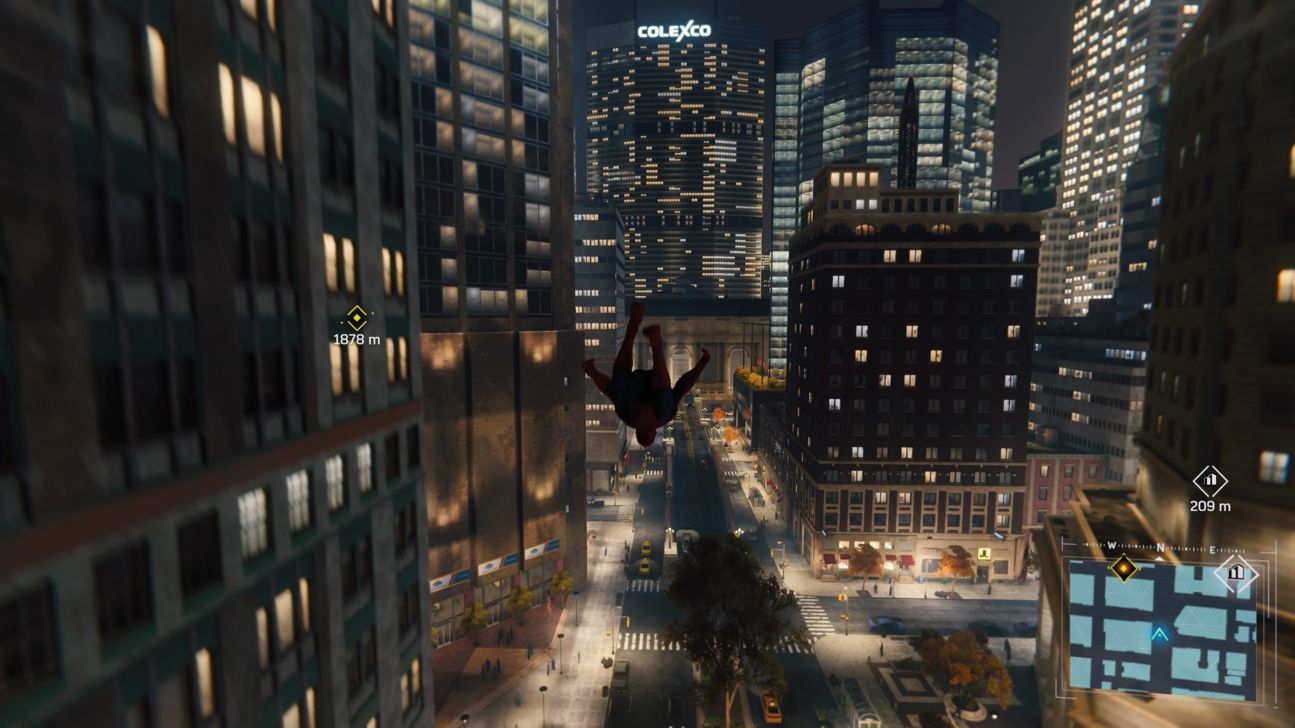Select the yellow objective marker on the minimap
This screenshot has width=1295, height=728.
tap(1124, 569)
